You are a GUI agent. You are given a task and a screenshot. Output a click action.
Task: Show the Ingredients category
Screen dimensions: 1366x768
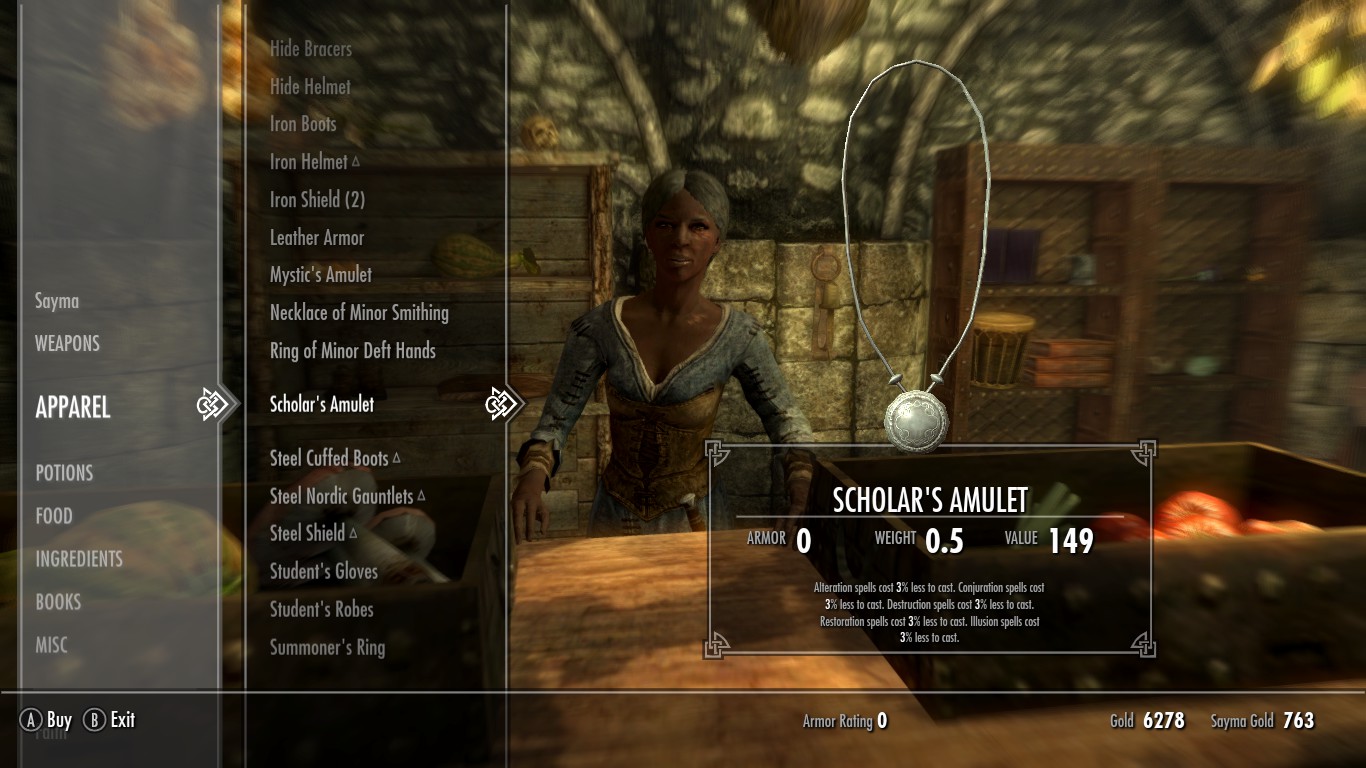tap(79, 559)
